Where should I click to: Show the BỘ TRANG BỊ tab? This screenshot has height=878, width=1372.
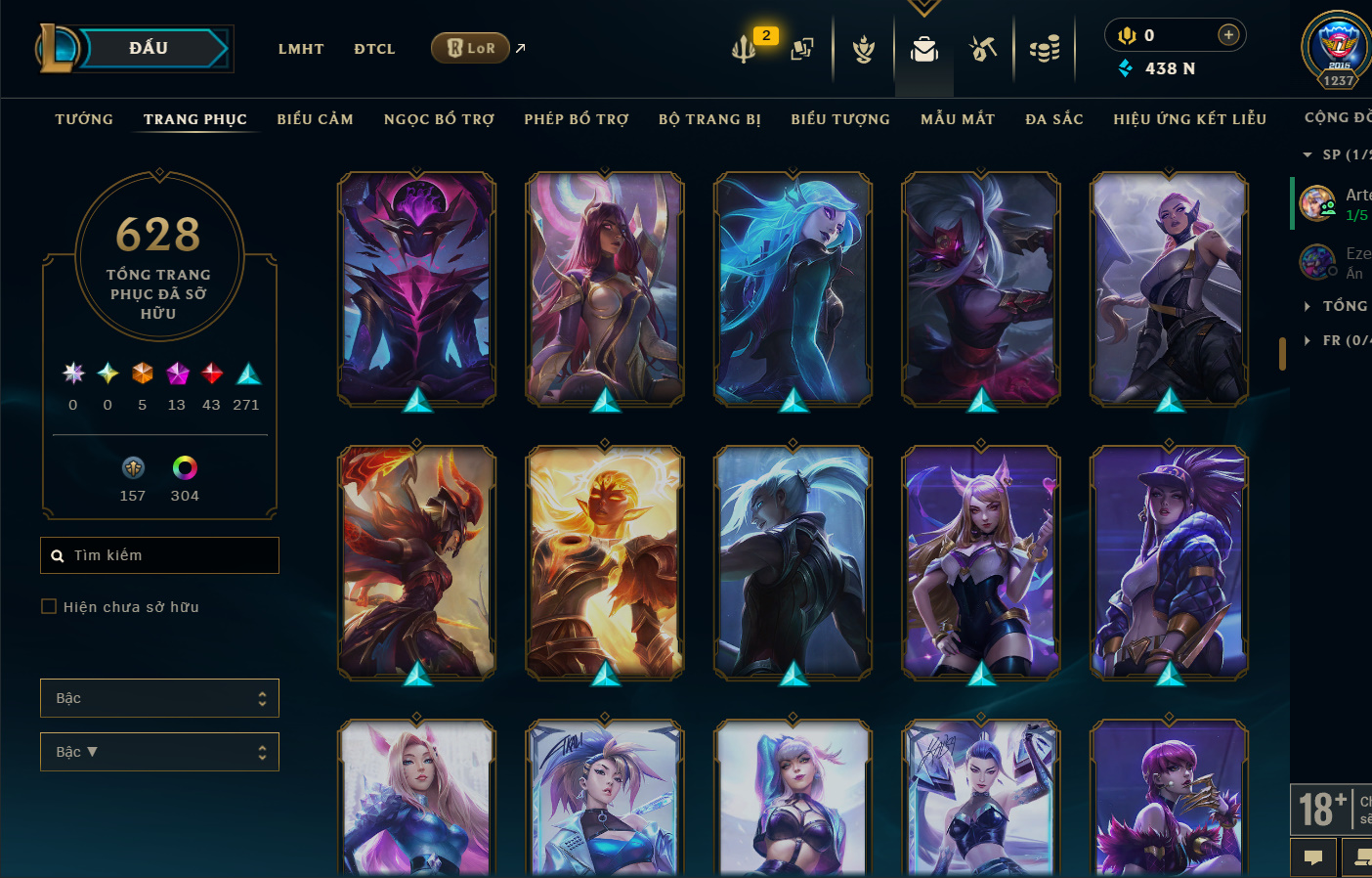click(709, 119)
